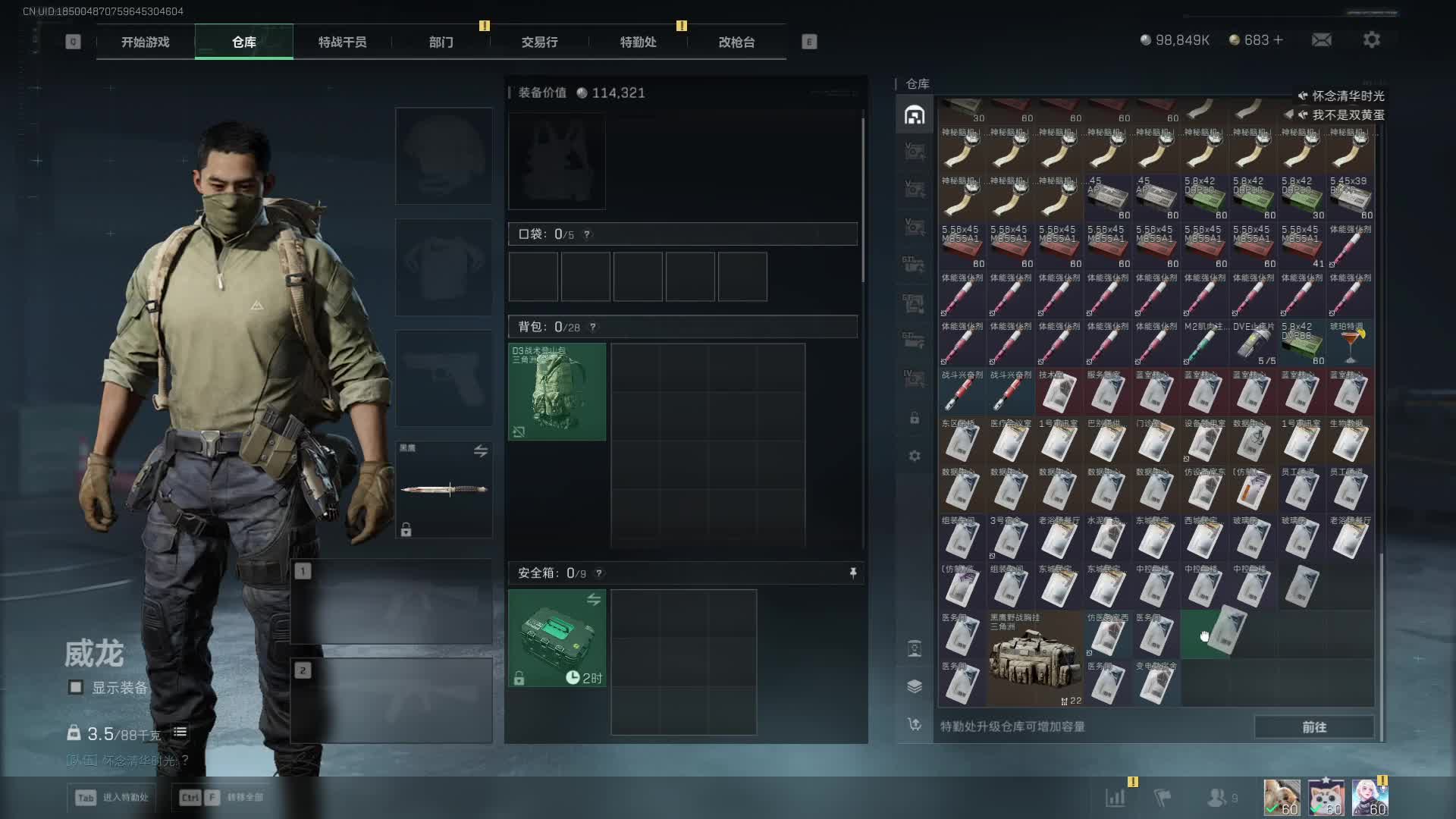This screenshot has height=819, width=1456.
Task: Select the cocktail glass item in stash
Action: coord(1351,344)
